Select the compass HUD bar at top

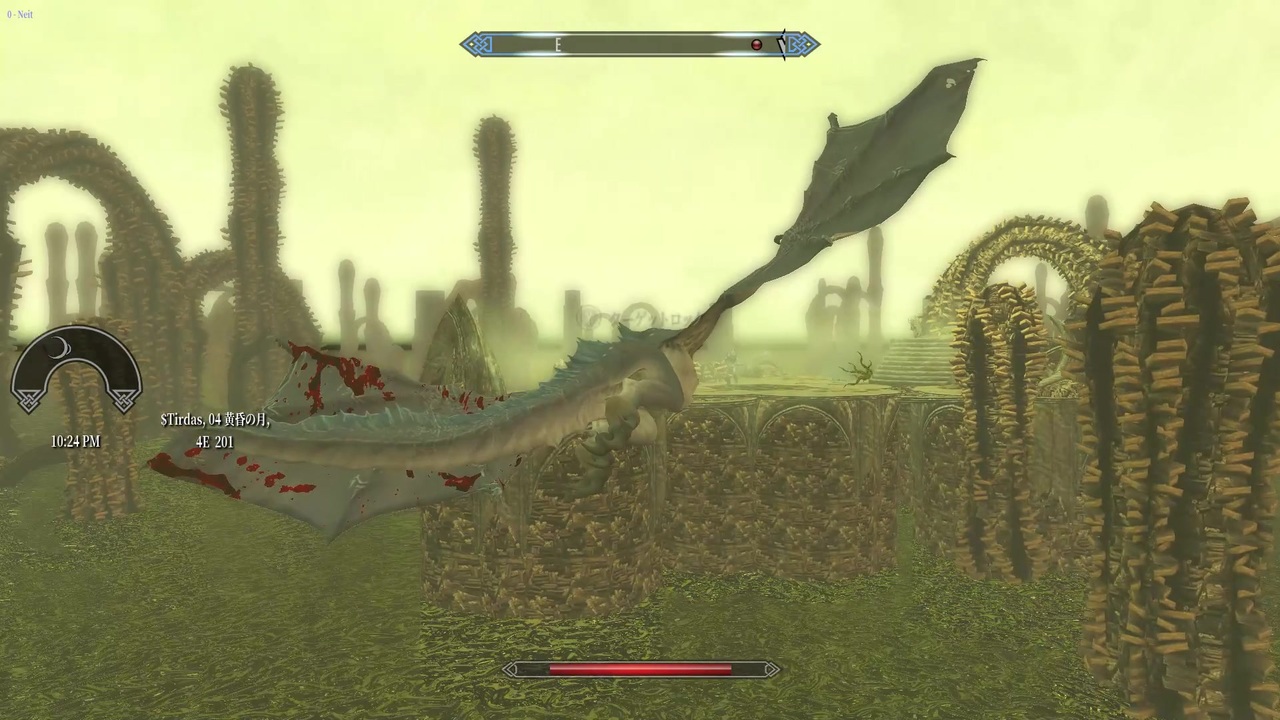[x=640, y=44]
